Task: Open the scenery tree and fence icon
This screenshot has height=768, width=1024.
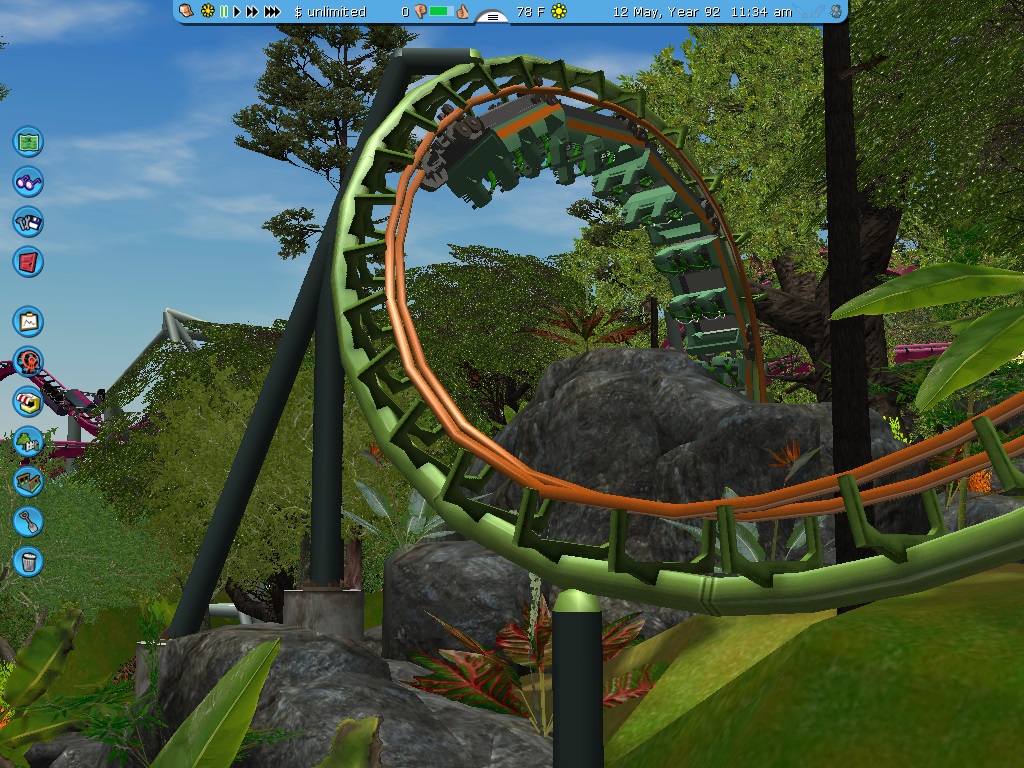Action: point(28,441)
